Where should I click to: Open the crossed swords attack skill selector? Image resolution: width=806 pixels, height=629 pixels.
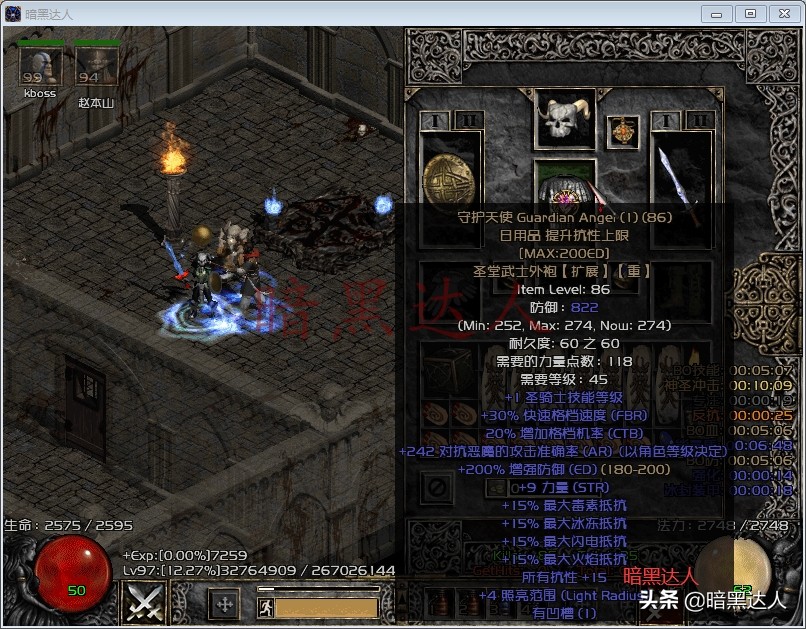point(143,603)
